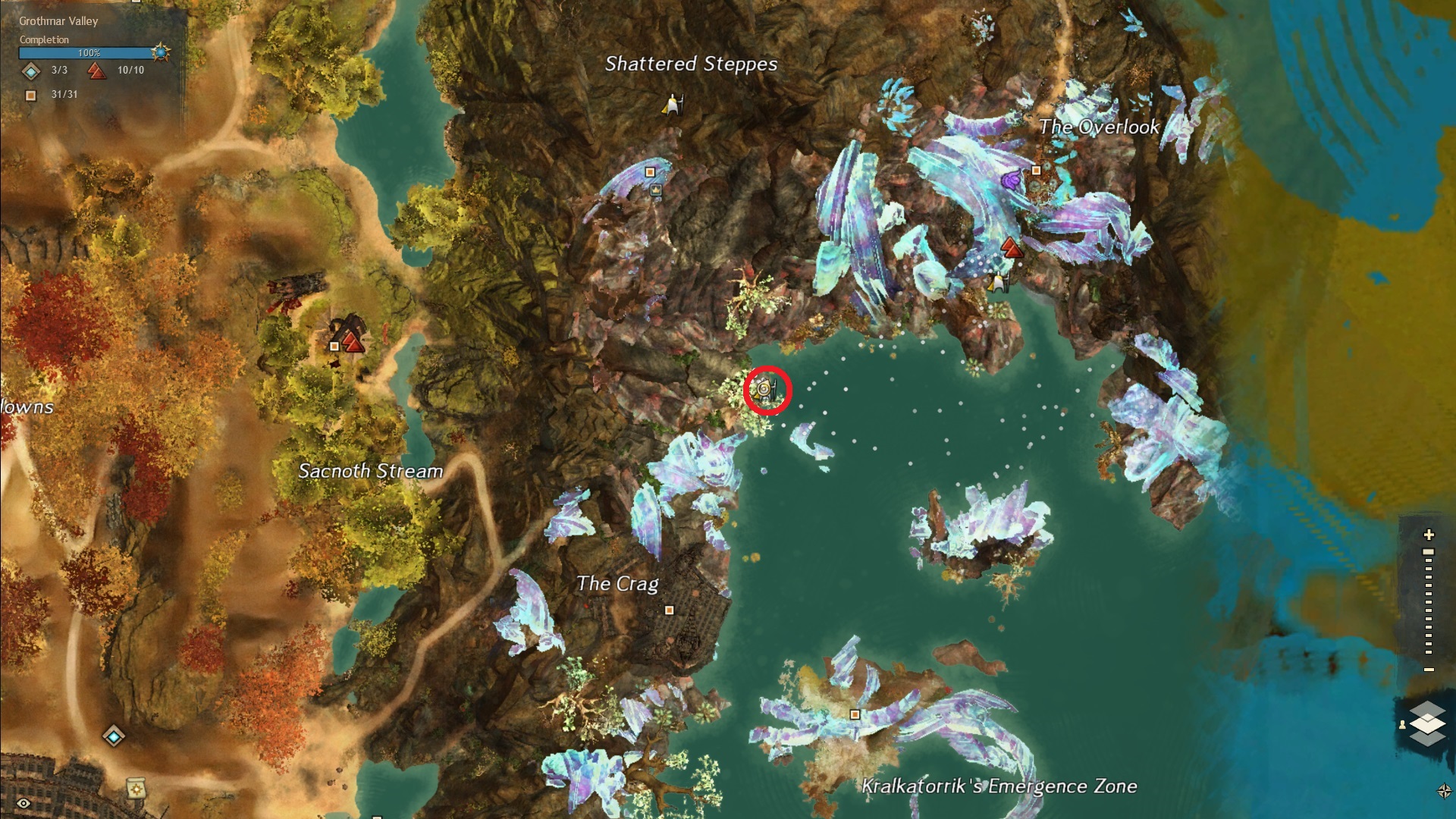Select the blue diamond waypoint marker
This screenshot has width=1456, height=819.
[x=114, y=736]
